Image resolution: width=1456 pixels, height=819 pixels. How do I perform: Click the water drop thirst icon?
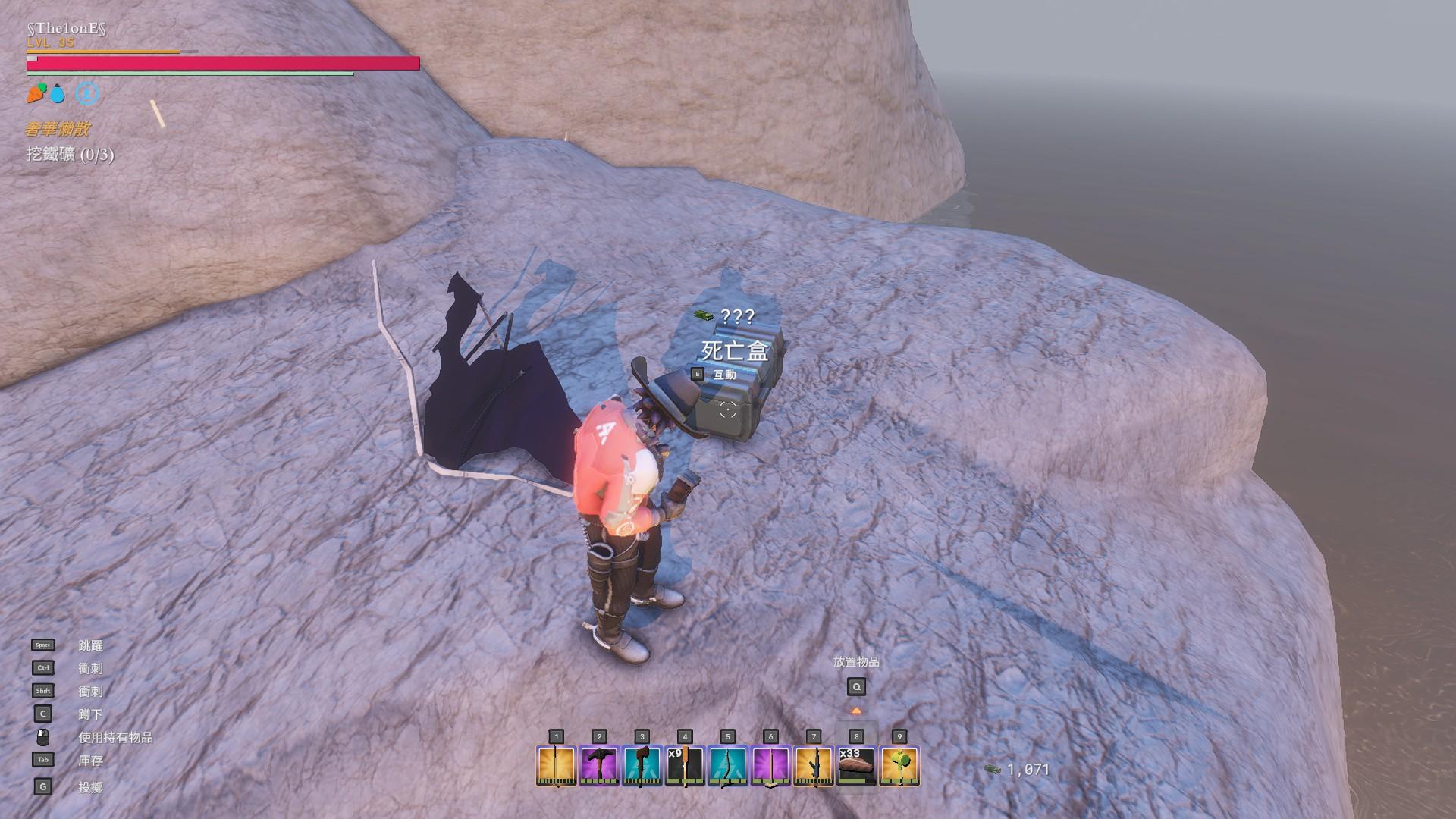click(x=58, y=95)
